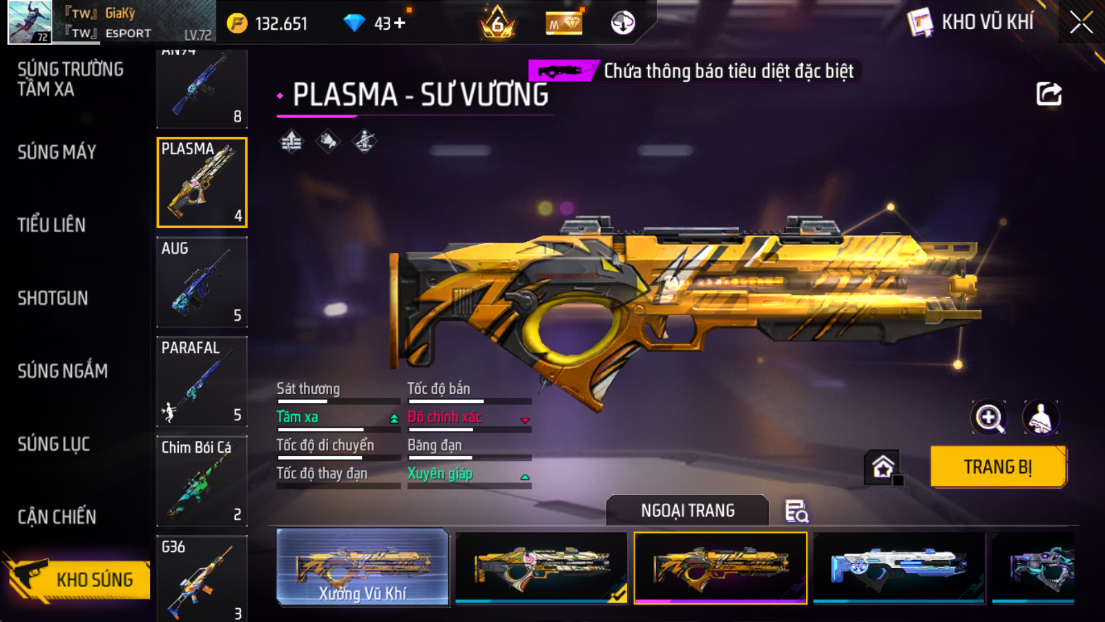1105x622 pixels.
Task: Click the KHO SÚNG button
Action: [x=80, y=579]
